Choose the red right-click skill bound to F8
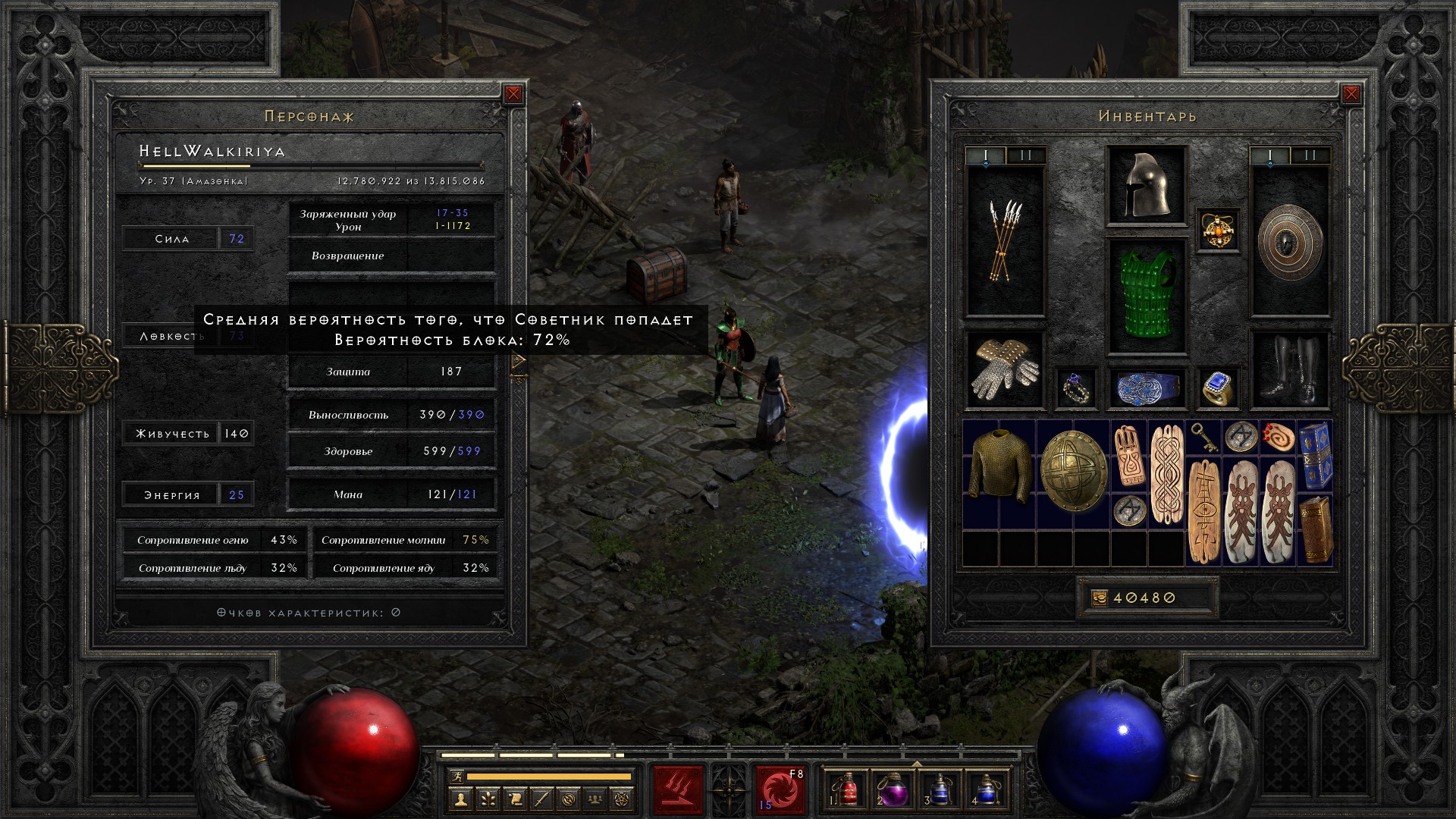Screen dimensions: 1456x819 point(780,789)
